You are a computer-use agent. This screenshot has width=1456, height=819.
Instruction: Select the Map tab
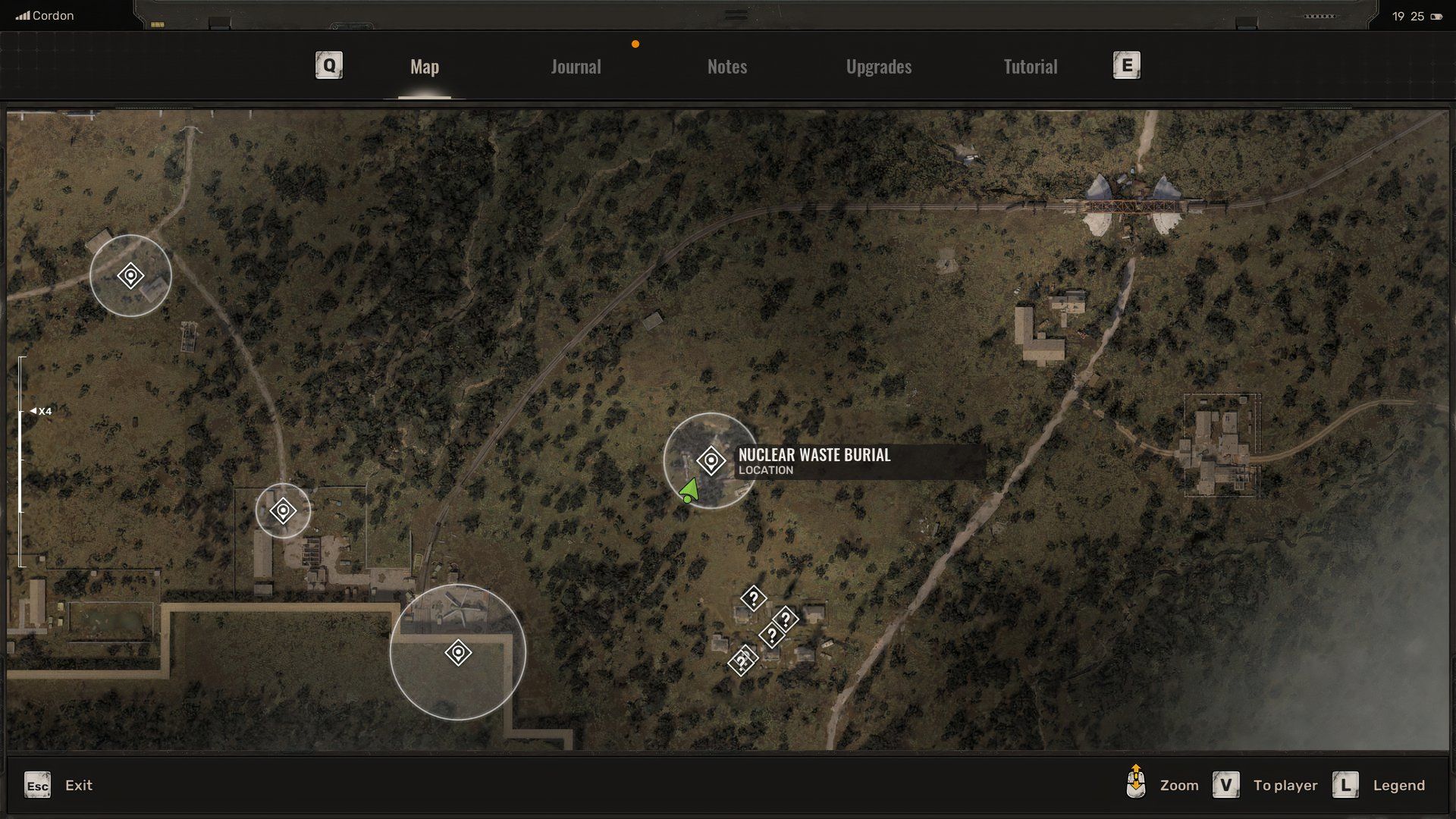click(424, 66)
